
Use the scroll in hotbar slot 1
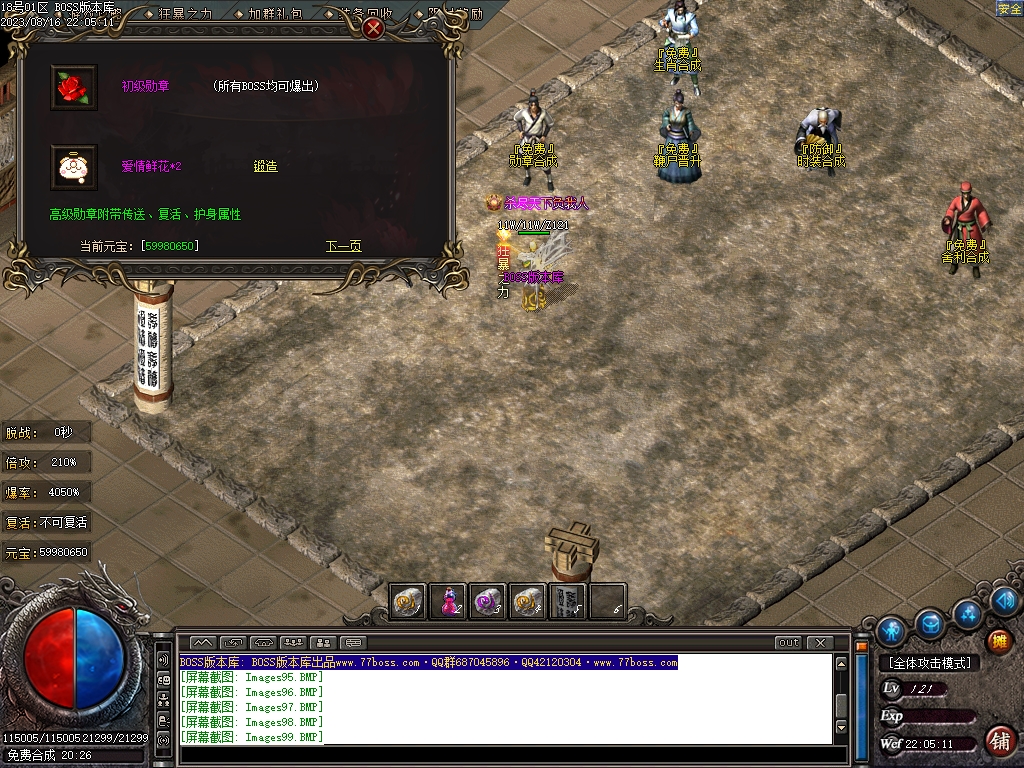[409, 601]
